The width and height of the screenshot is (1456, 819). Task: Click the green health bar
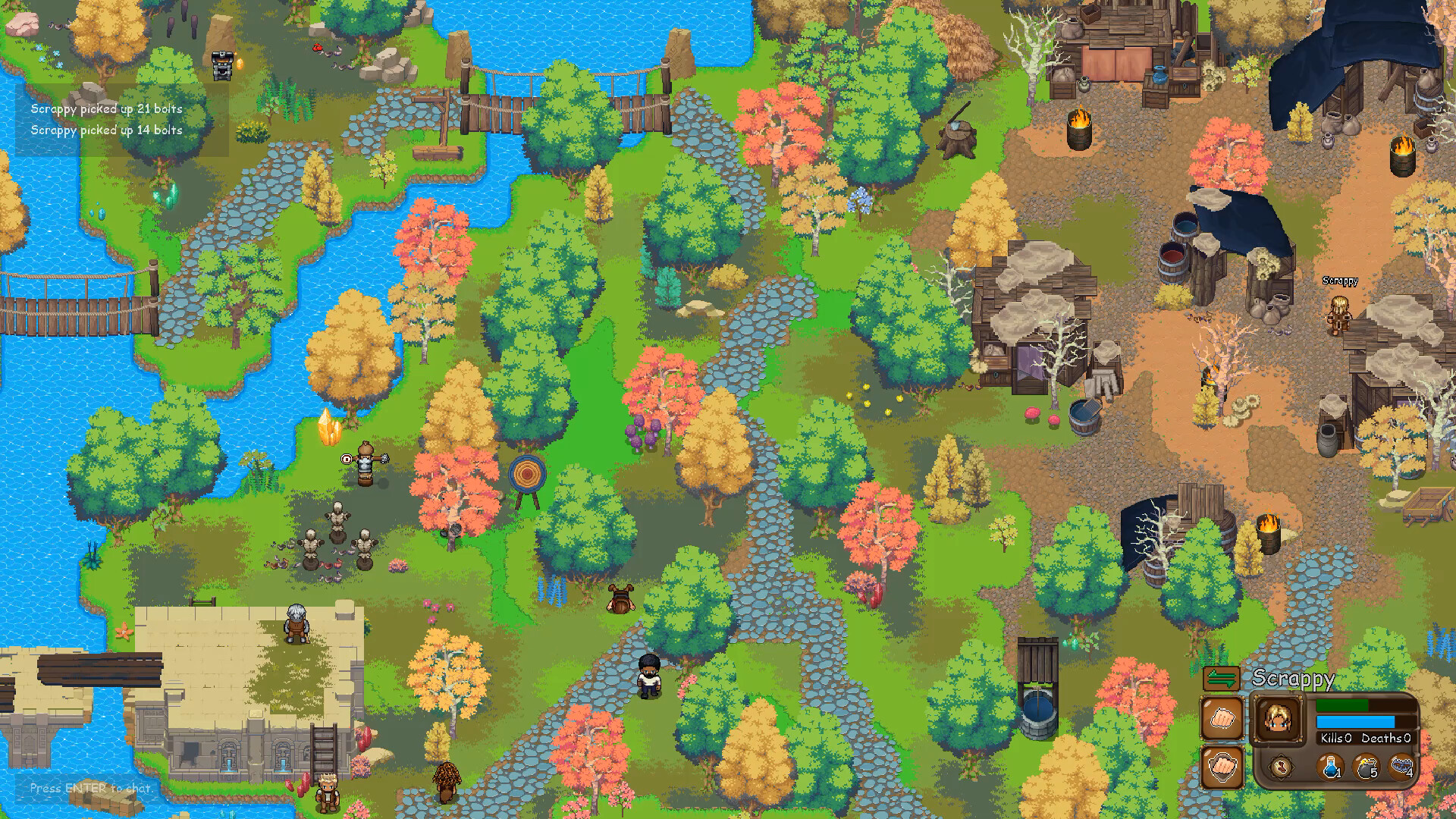click(x=1342, y=705)
